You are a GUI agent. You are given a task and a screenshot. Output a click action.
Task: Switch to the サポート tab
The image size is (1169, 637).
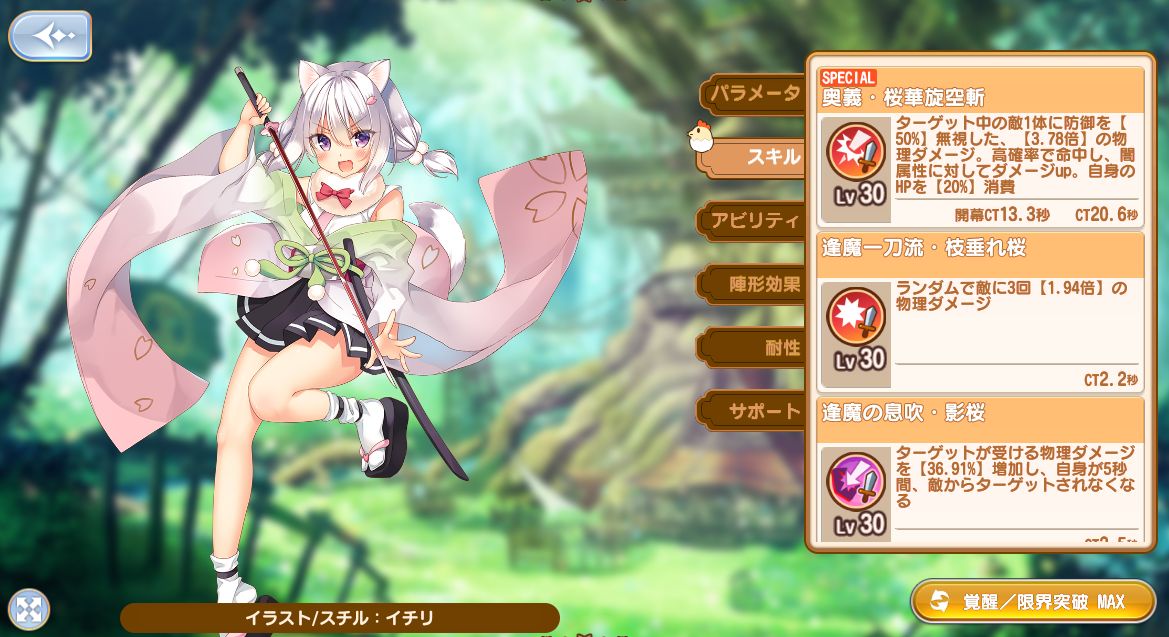pos(762,411)
